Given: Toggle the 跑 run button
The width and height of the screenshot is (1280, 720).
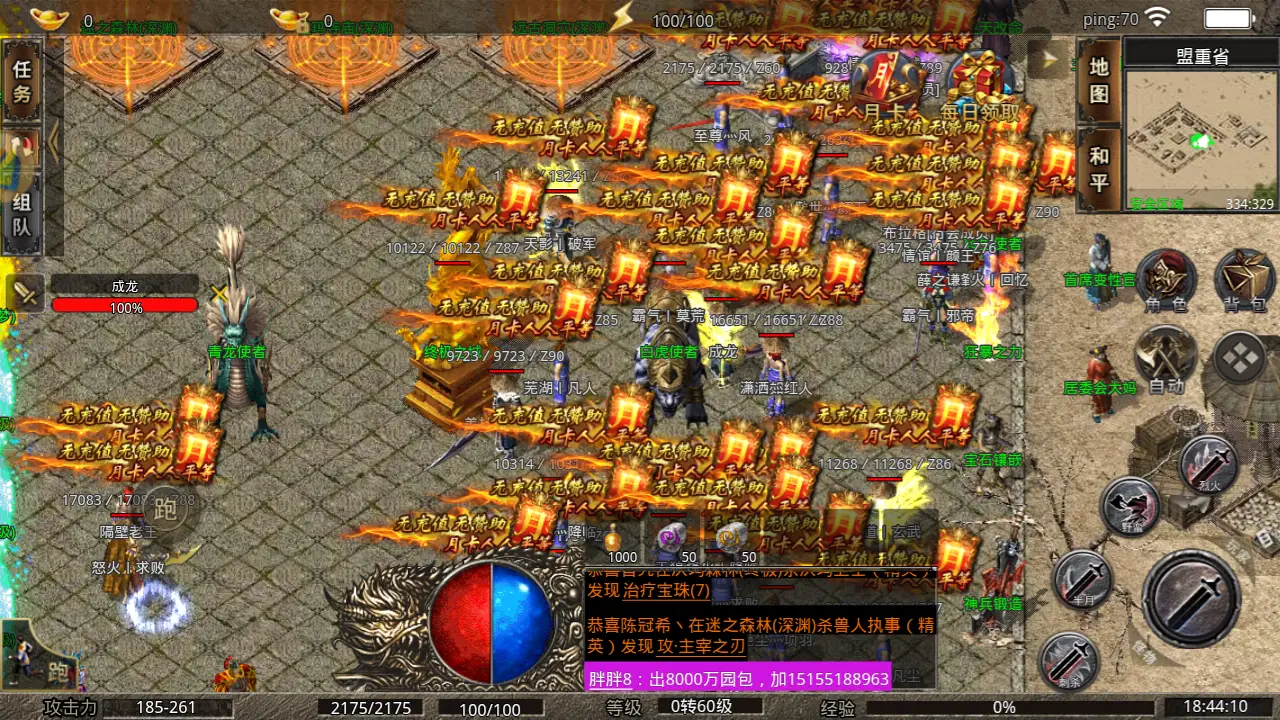Looking at the screenshot, I should coord(165,511).
